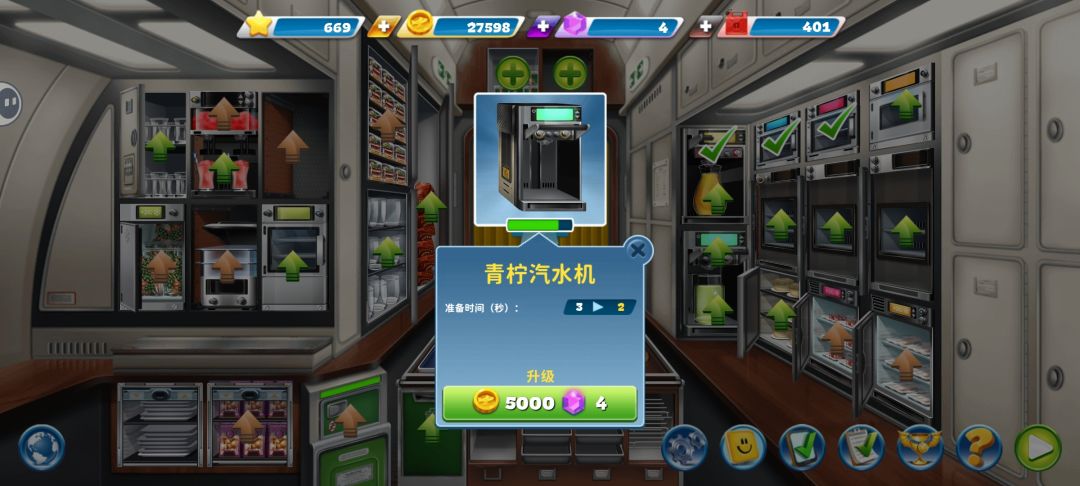Start the level with the green play button
Screen dimensions: 1080x486
[x=1038, y=448]
